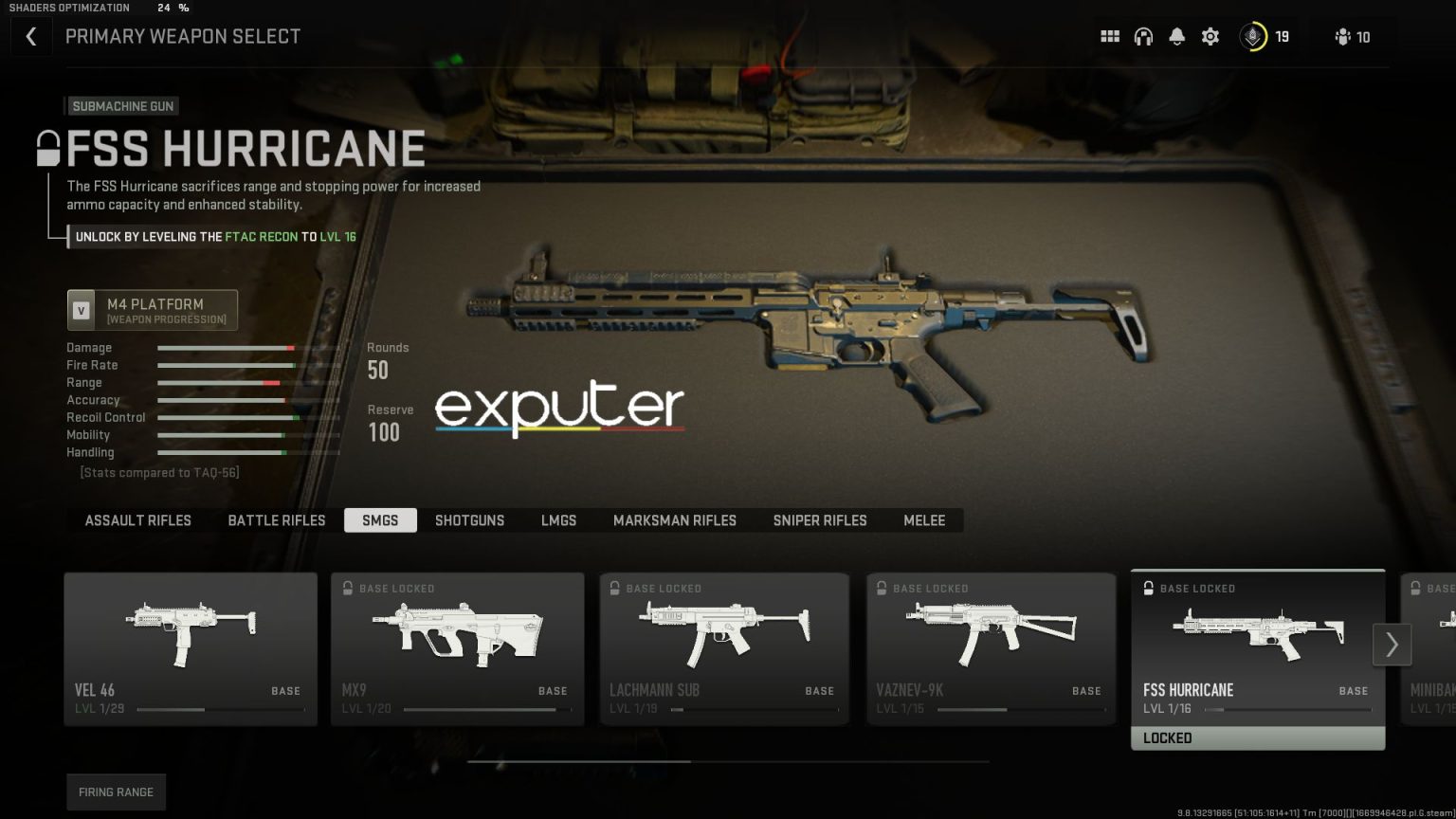Click the headset audio channels icon

click(x=1144, y=36)
